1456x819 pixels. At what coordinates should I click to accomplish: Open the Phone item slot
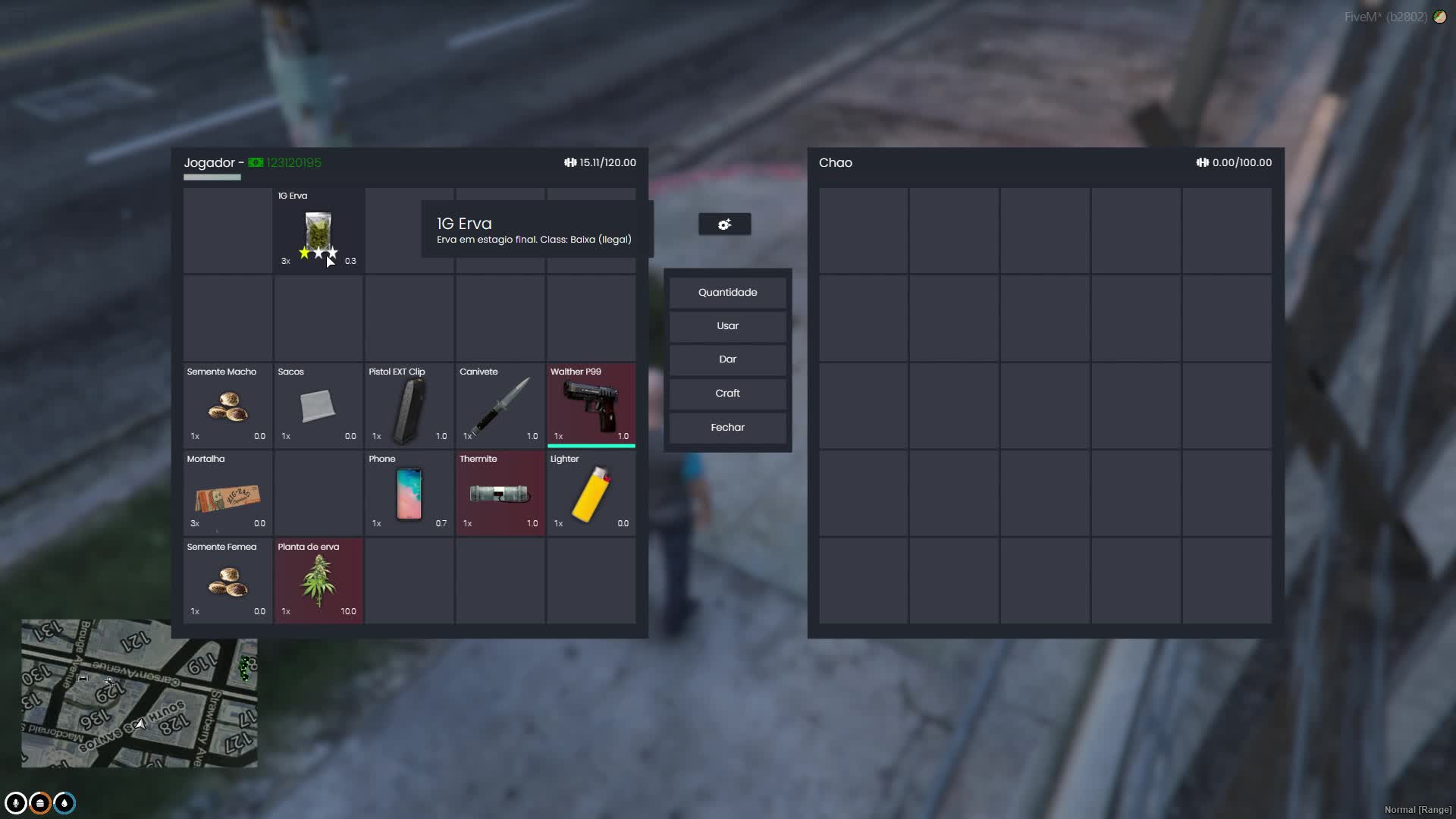pos(409,493)
